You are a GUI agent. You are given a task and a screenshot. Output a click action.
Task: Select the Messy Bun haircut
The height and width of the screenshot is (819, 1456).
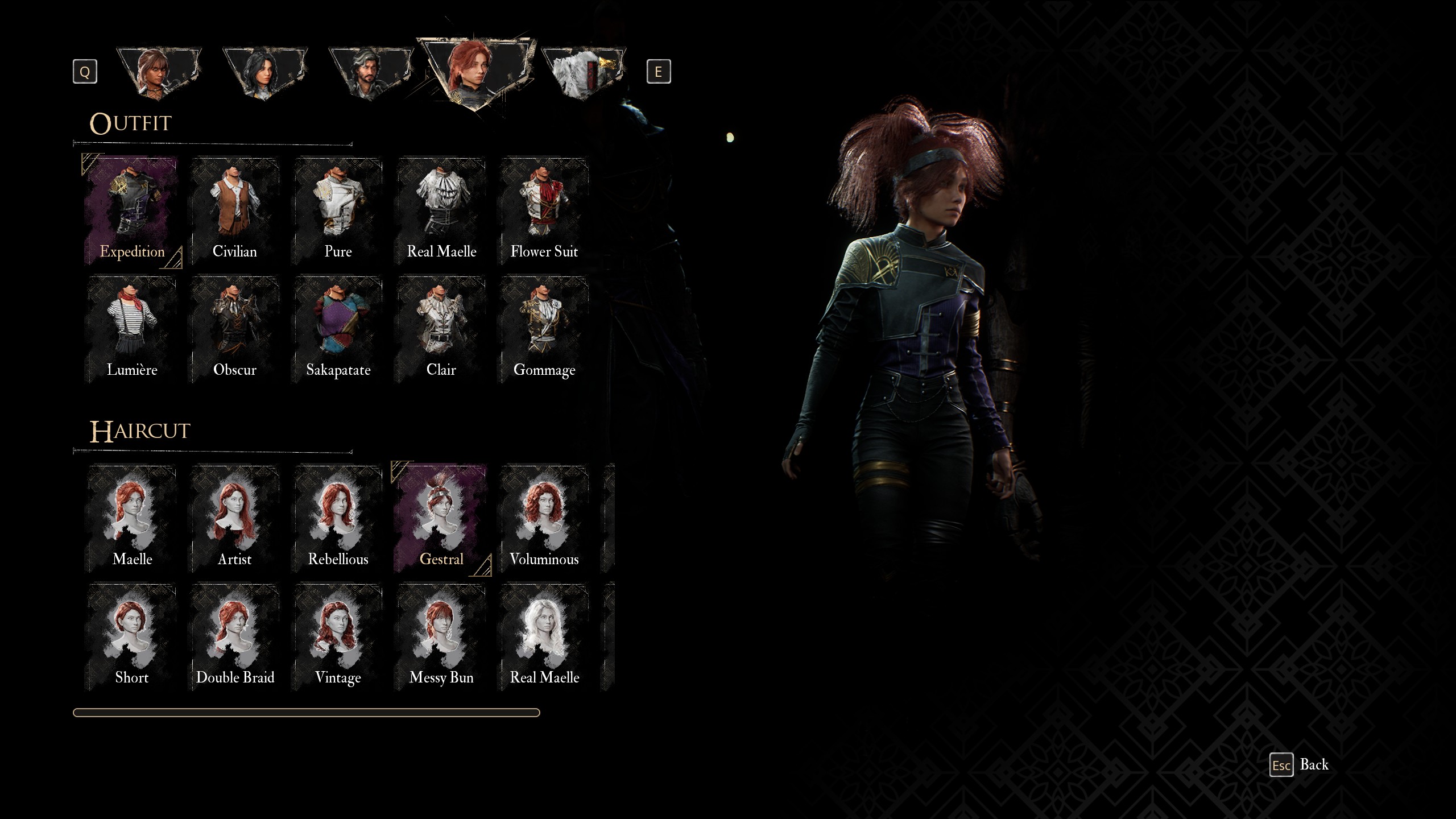tap(441, 637)
